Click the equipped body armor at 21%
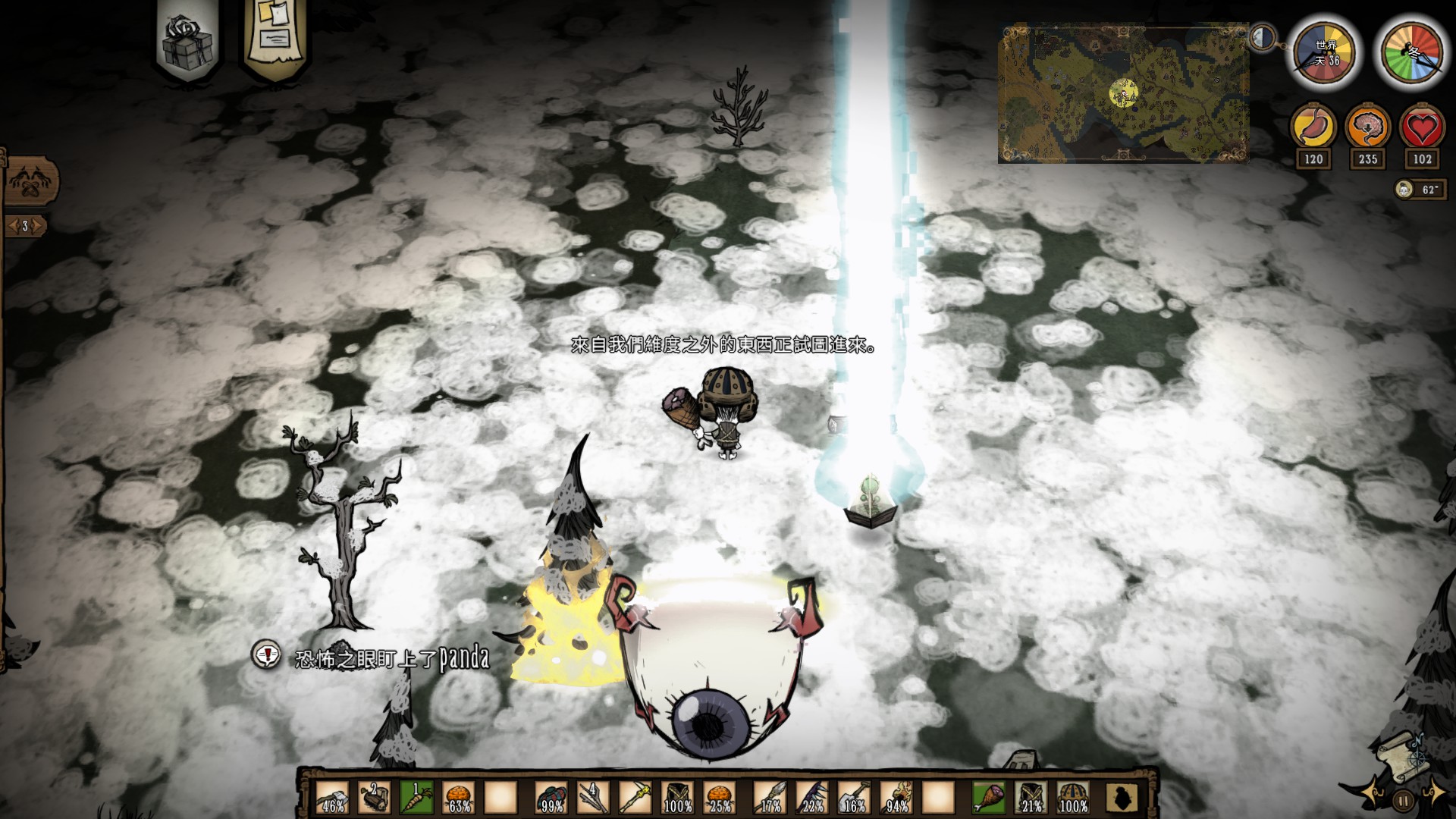The height and width of the screenshot is (819, 1456). click(x=1031, y=798)
